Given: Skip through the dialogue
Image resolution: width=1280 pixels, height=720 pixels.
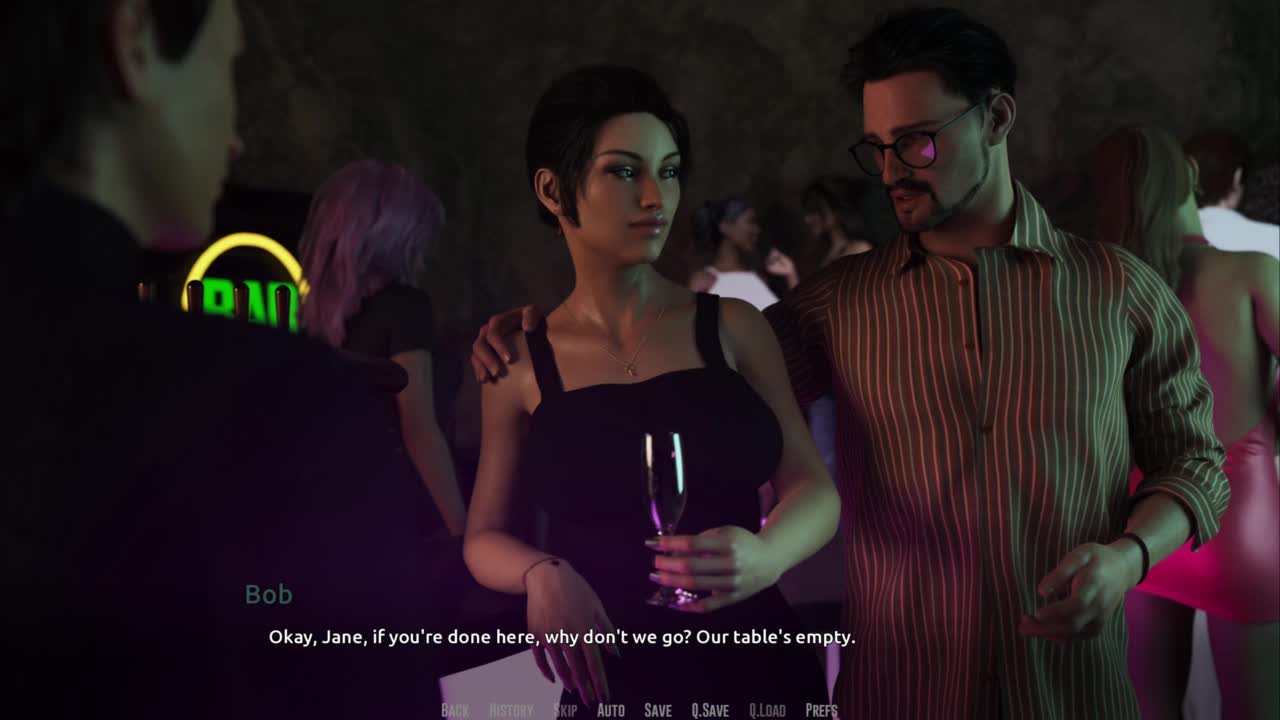Looking at the screenshot, I should click(x=565, y=710).
